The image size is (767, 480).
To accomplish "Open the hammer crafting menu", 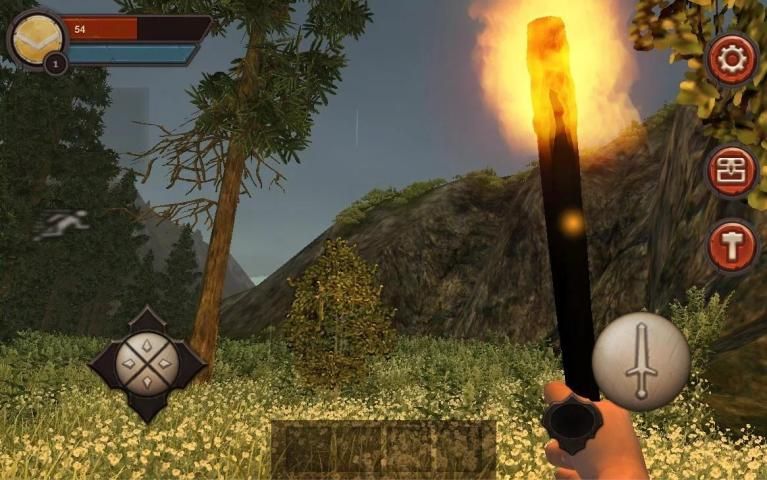I will (x=732, y=246).
